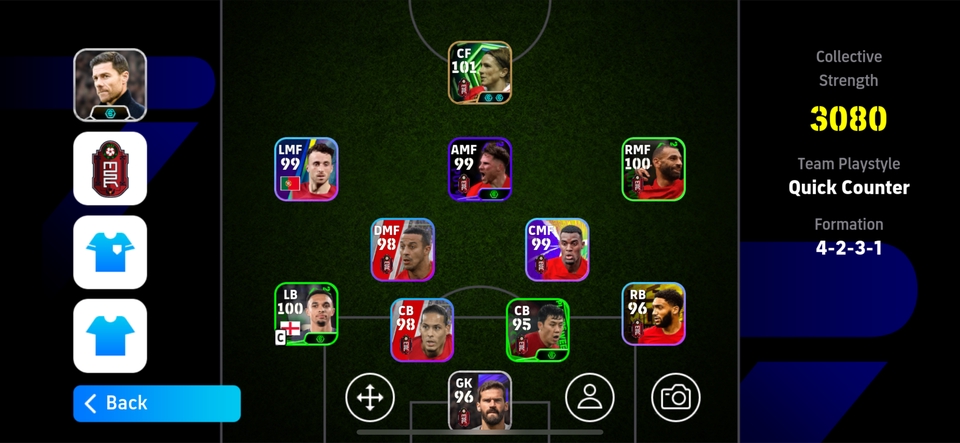Image resolution: width=960 pixels, height=443 pixels.
Task: Choose the plain blue shirt tile
Action: point(110,335)
